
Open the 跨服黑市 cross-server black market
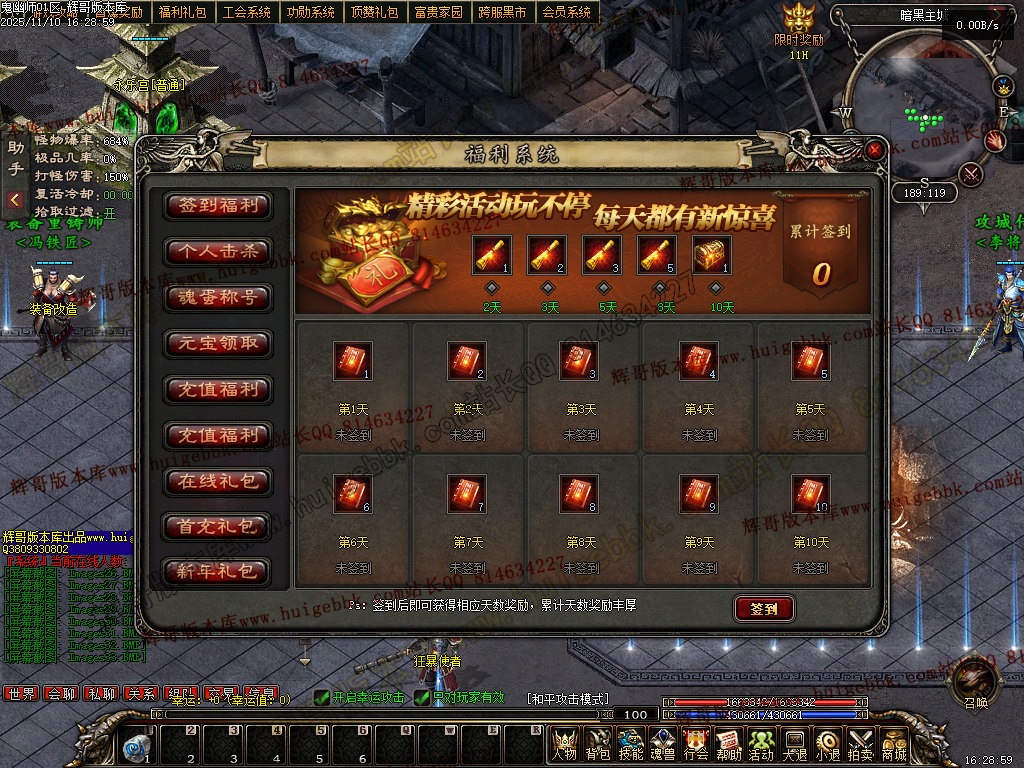click(502, 12)
